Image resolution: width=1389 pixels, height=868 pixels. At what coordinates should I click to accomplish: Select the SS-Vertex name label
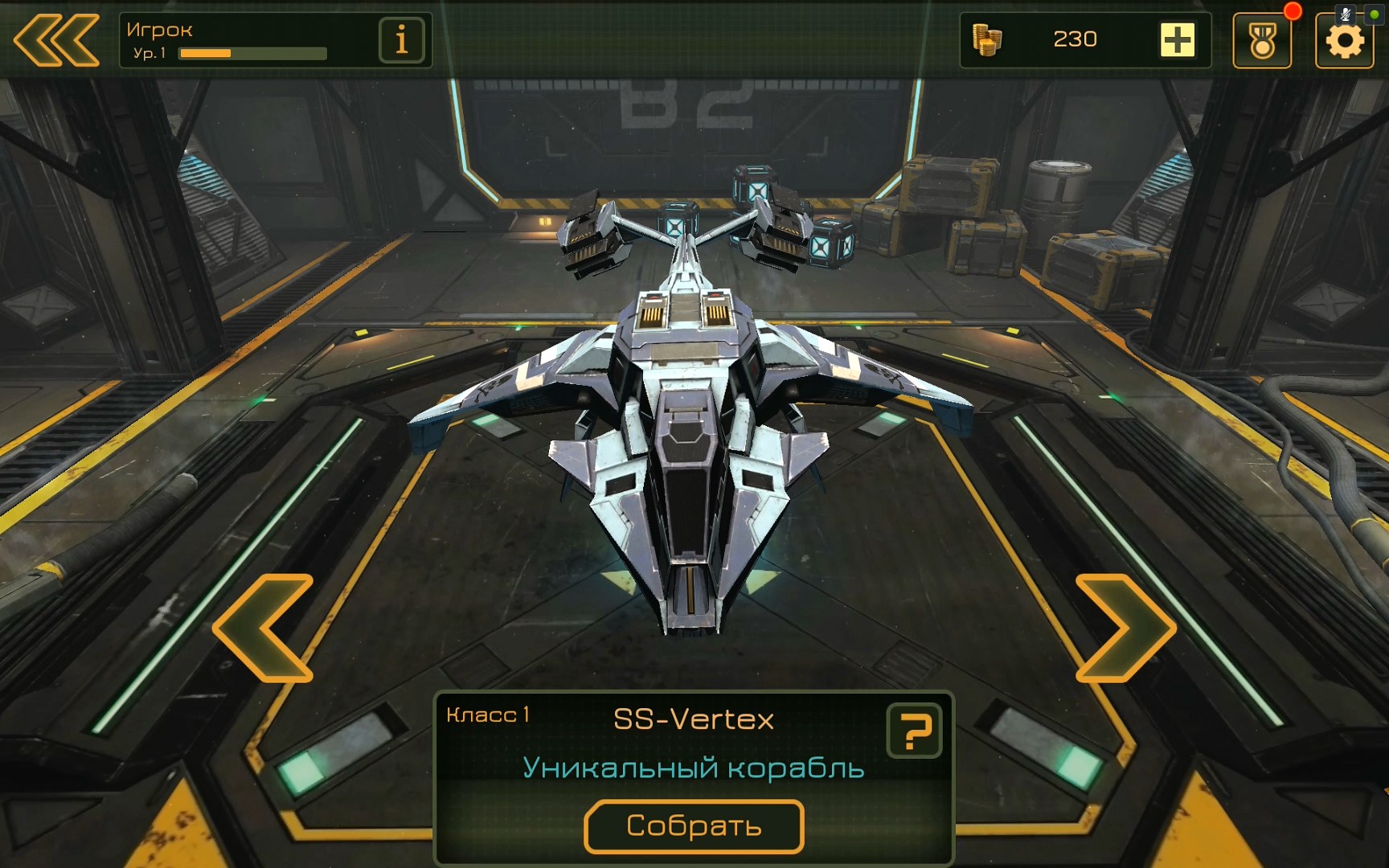pyautogui.click(x=694, y=719)
